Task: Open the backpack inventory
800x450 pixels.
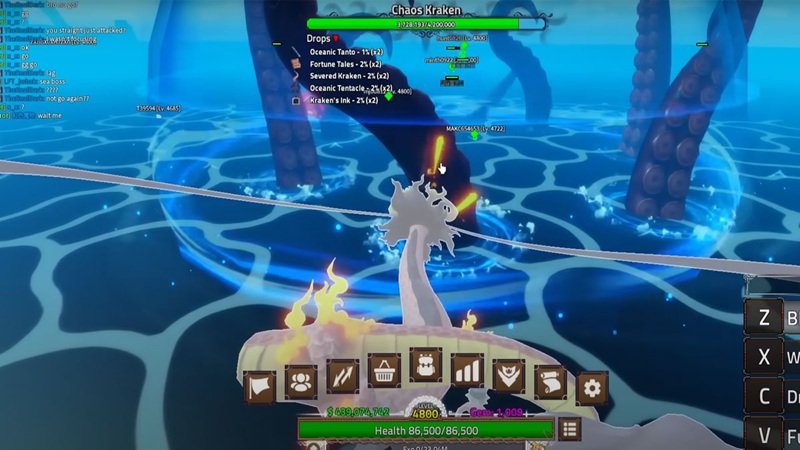Action: 427,369
